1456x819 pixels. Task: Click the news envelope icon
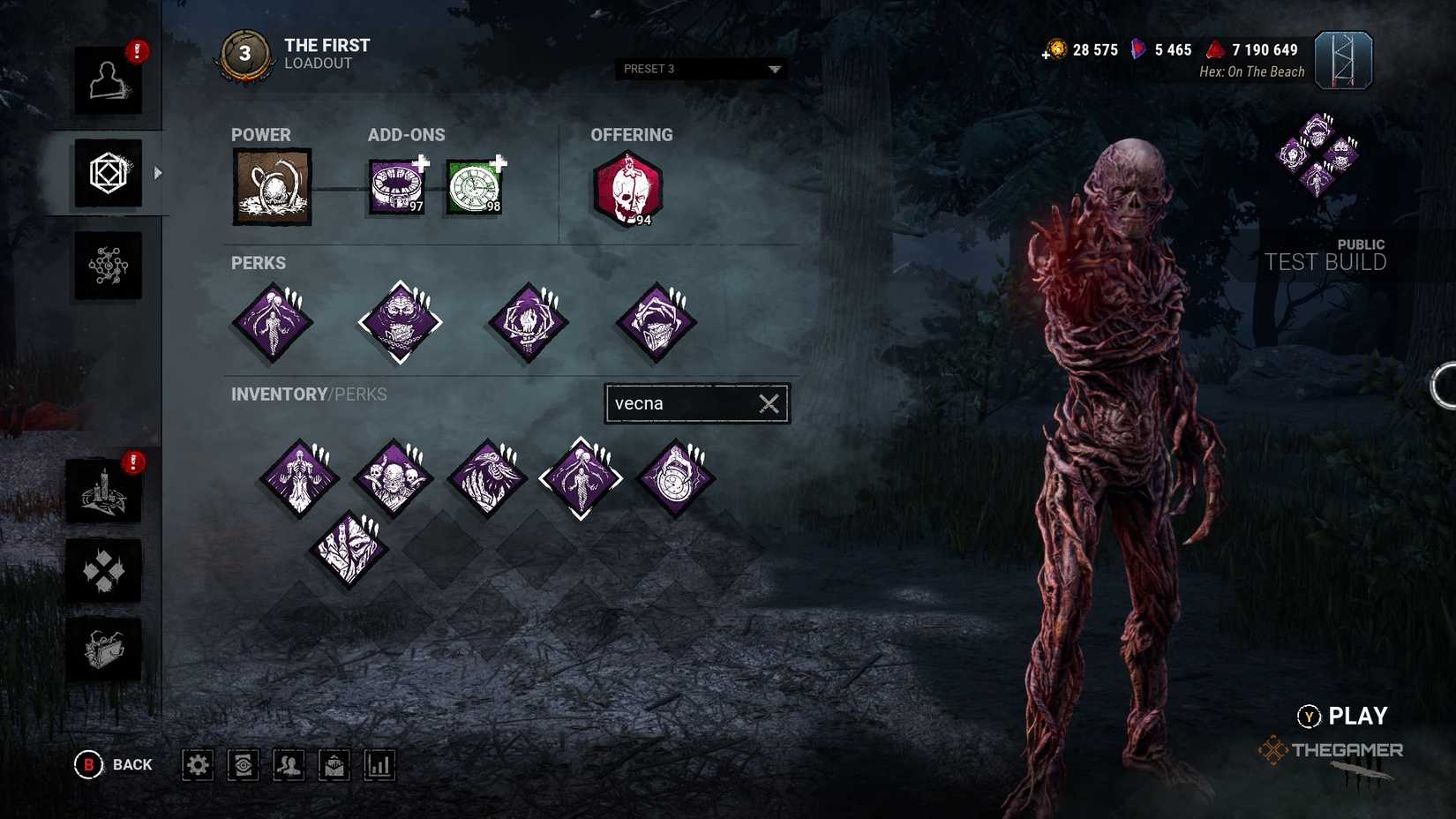point(335,764)
